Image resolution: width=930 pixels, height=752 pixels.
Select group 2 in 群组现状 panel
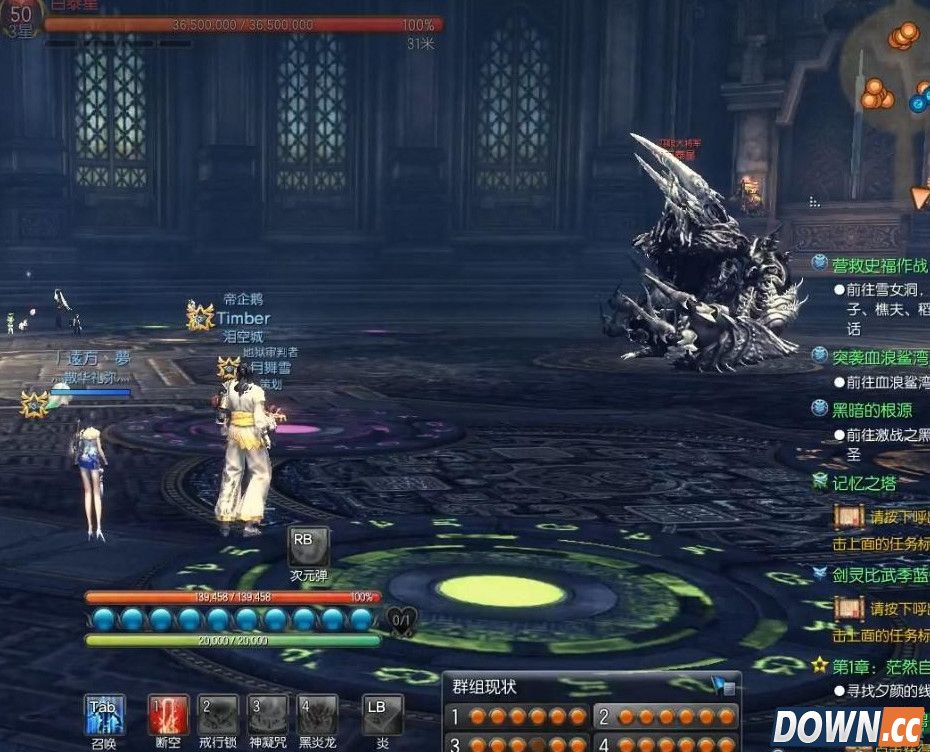[665, 716]
